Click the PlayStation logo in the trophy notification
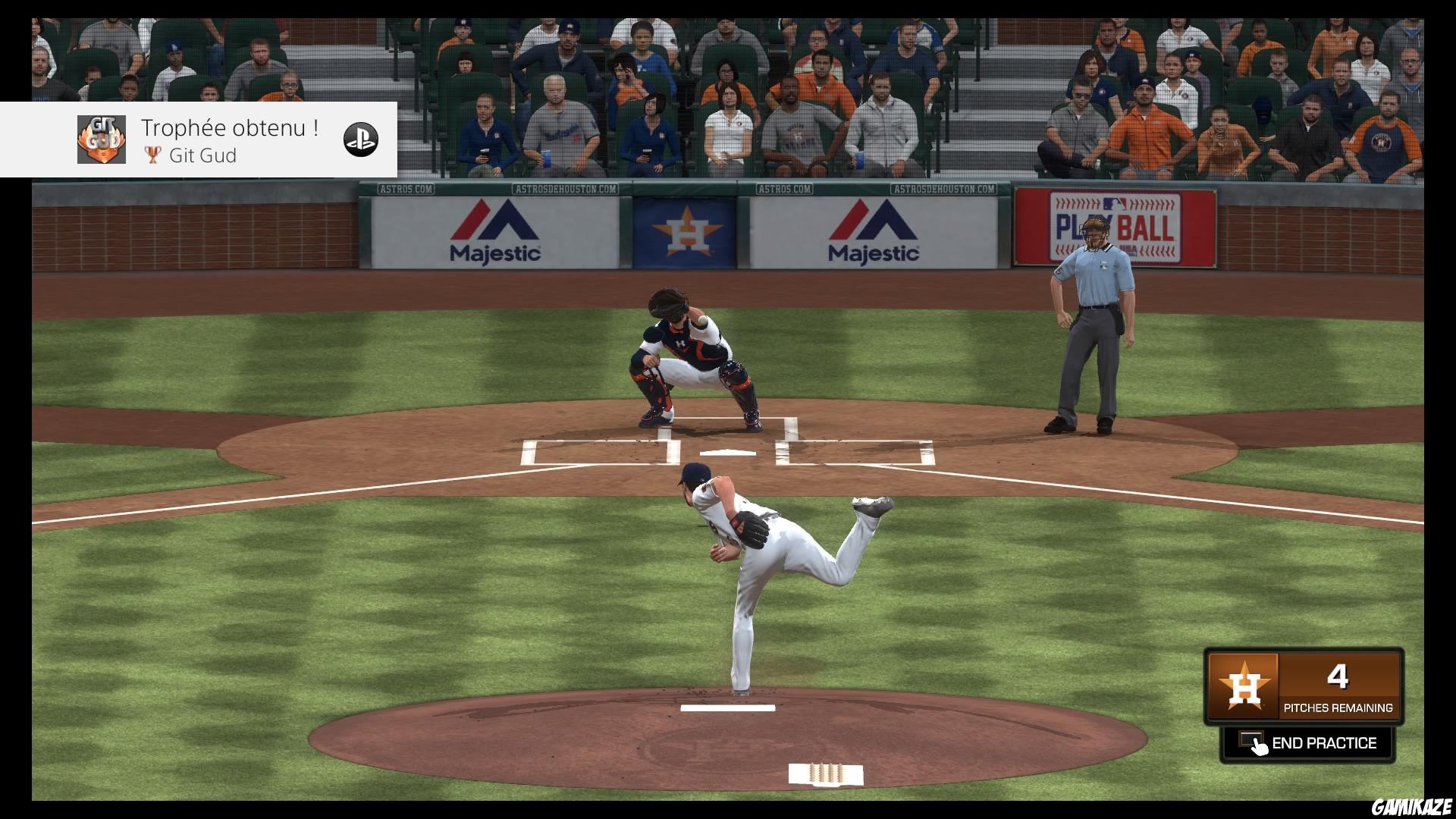Image resolution: width=1456 pixels, height=819 pixels. [362, 140]
